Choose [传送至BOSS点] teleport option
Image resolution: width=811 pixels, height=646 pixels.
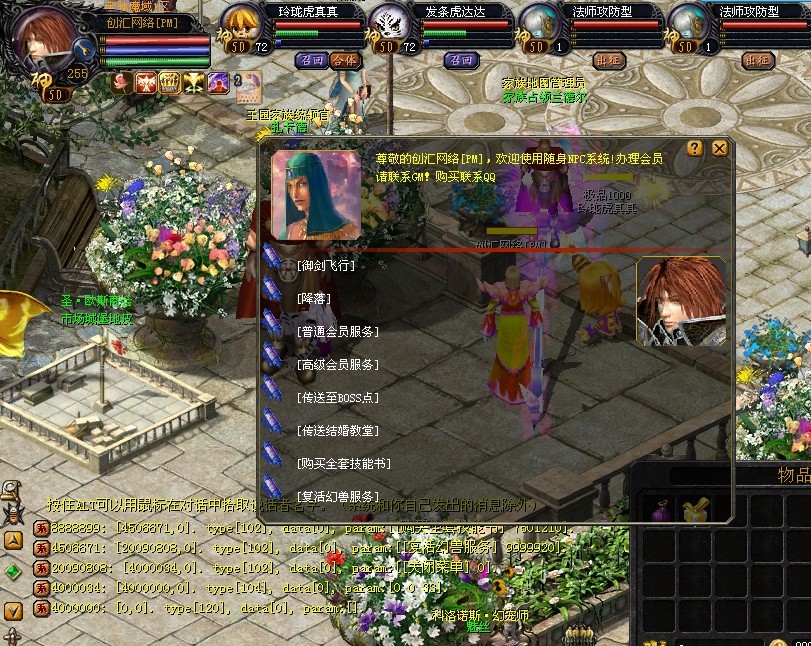click(x=338, y=397)
